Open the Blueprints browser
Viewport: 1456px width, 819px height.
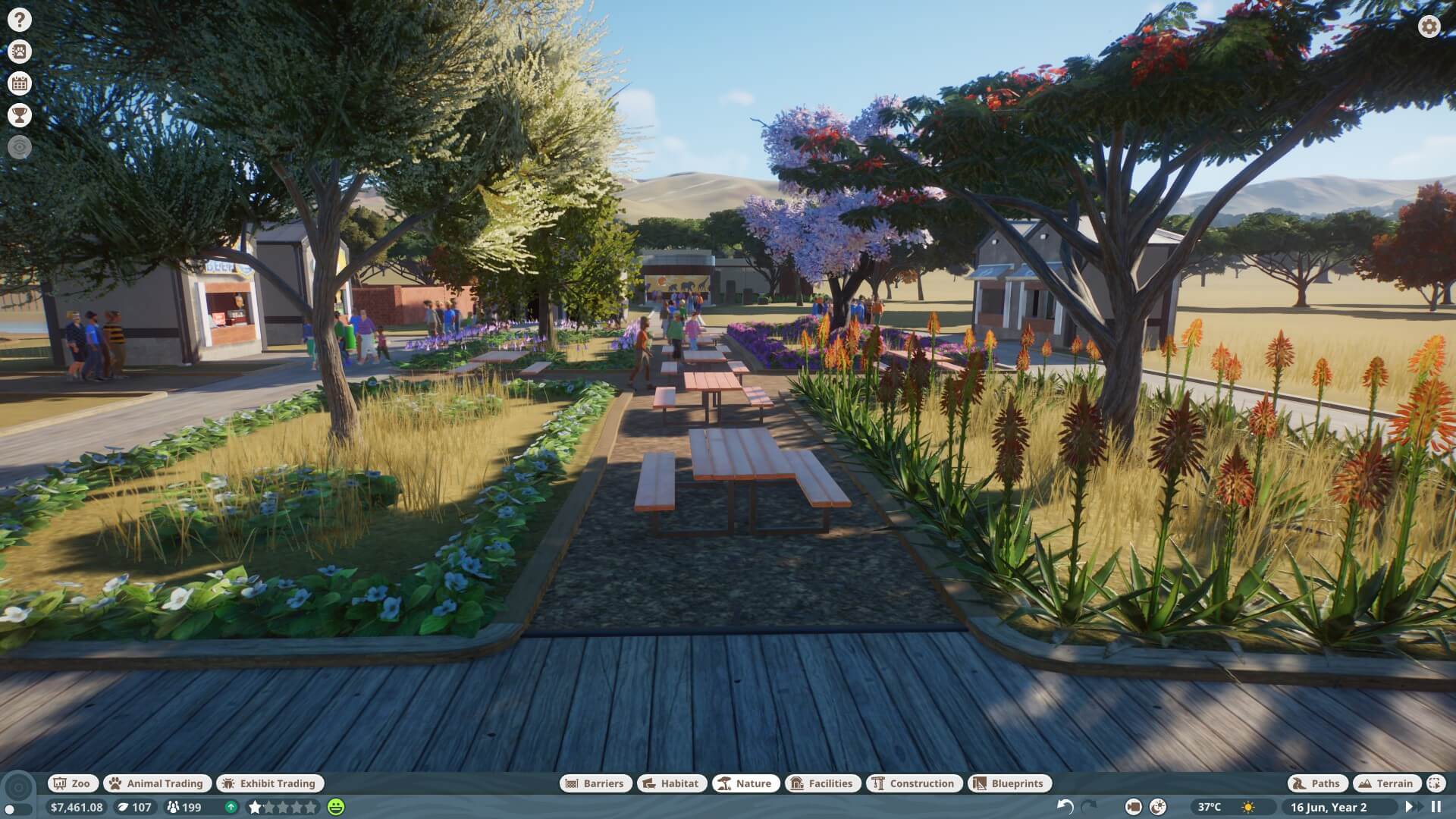(1010, 783)
